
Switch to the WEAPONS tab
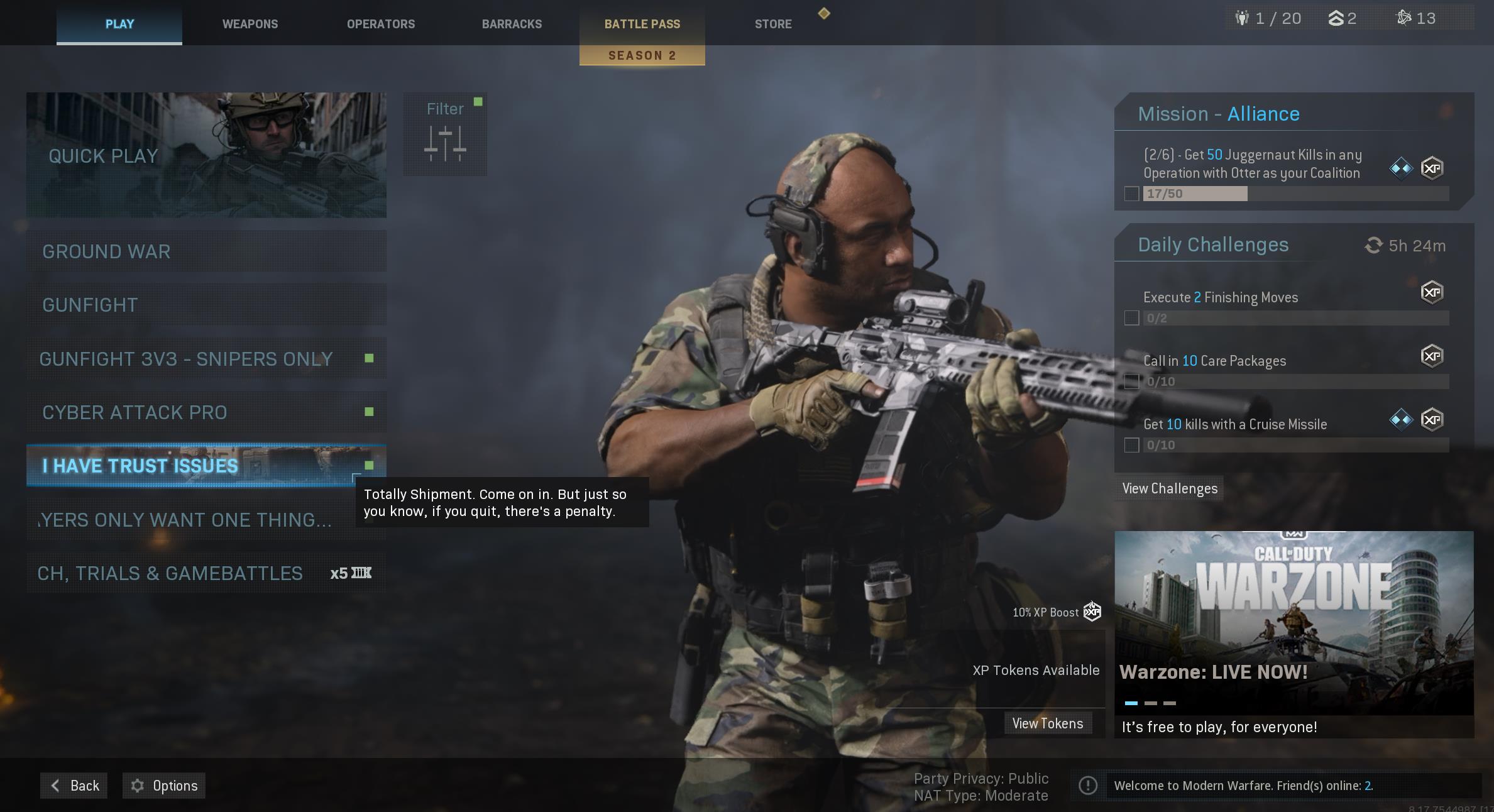(250, 24)
